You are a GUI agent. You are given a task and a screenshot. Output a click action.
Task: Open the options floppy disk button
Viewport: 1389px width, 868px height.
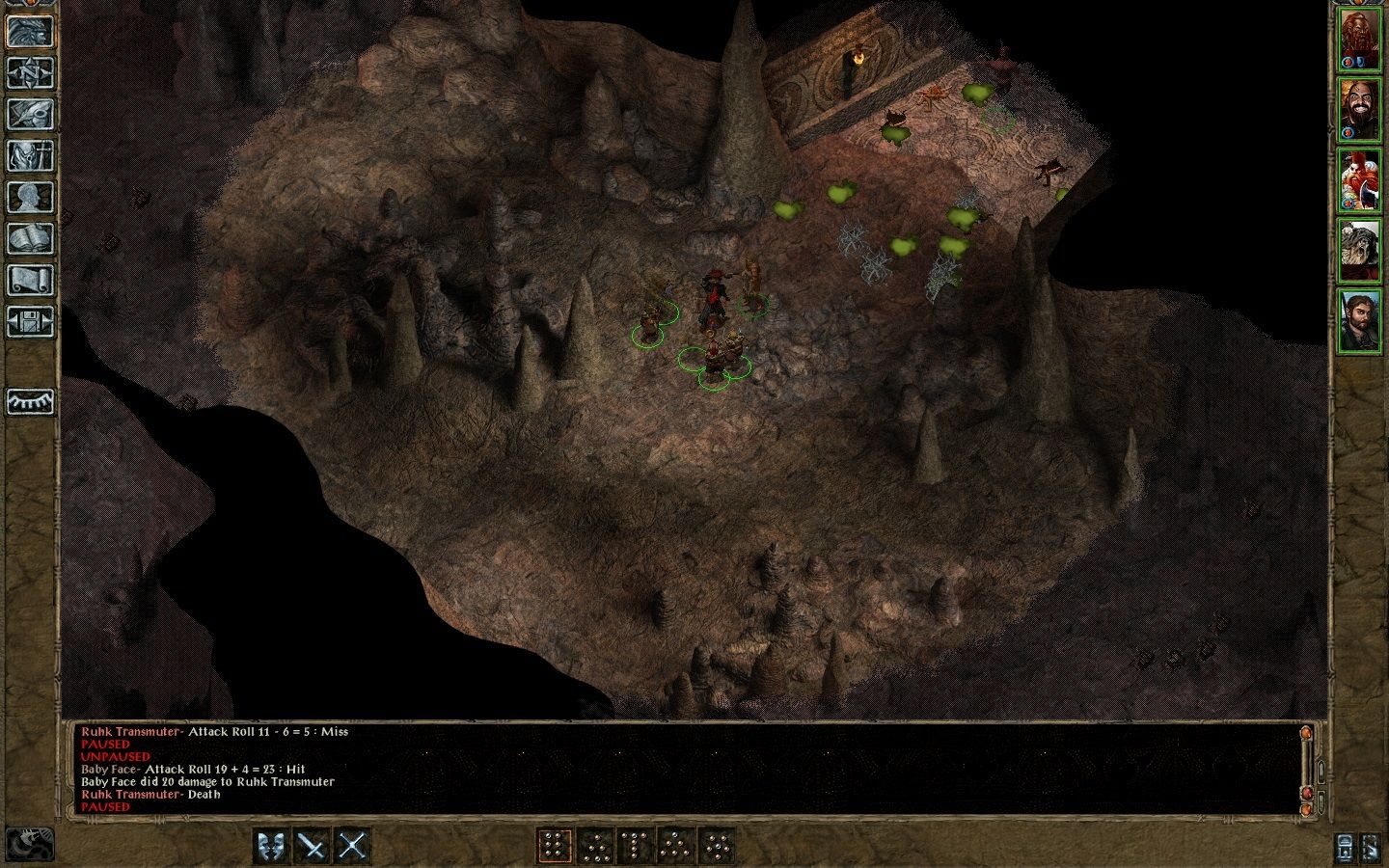pos(31,321)
